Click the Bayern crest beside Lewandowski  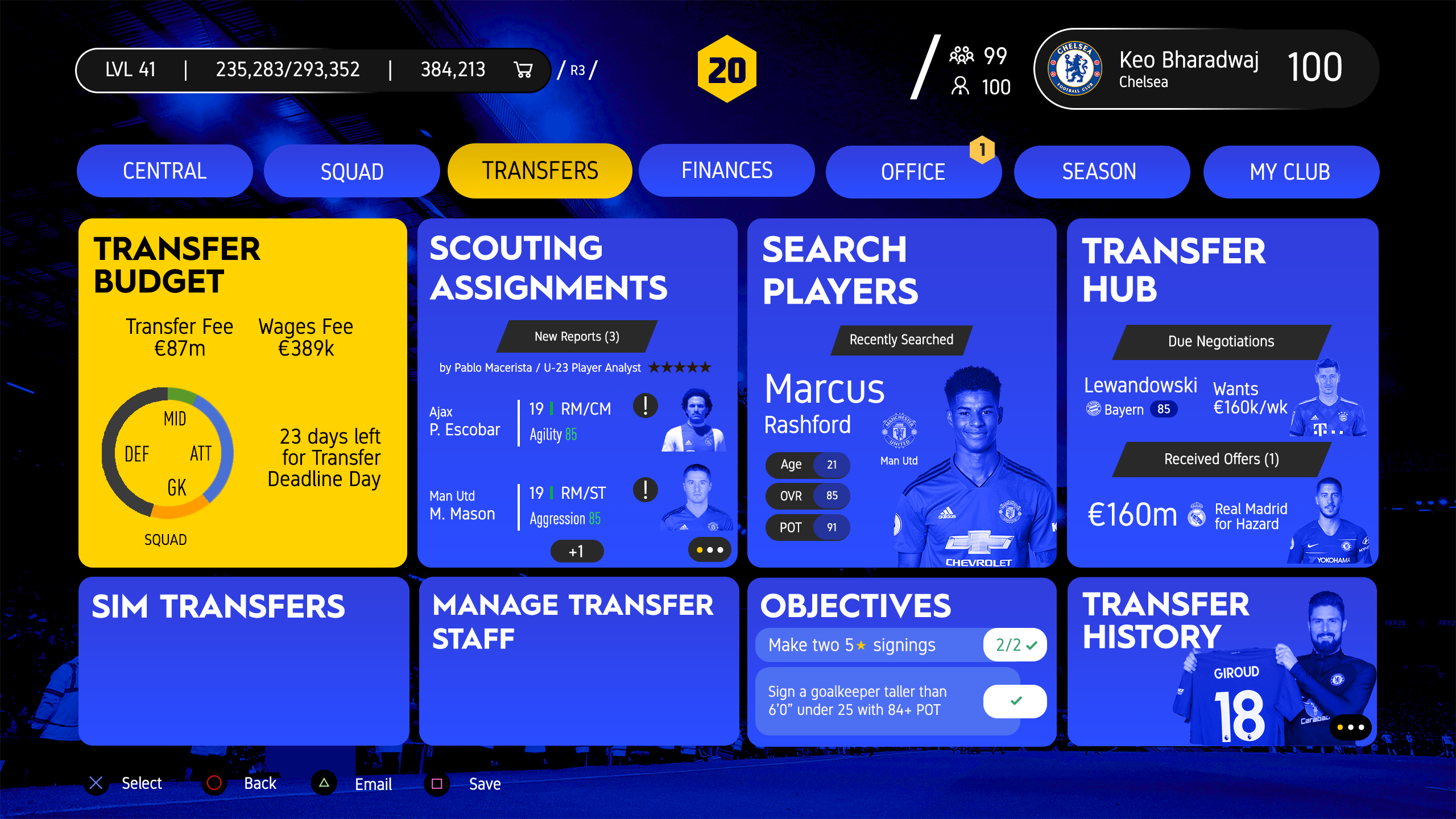[x=1093, y=408]
